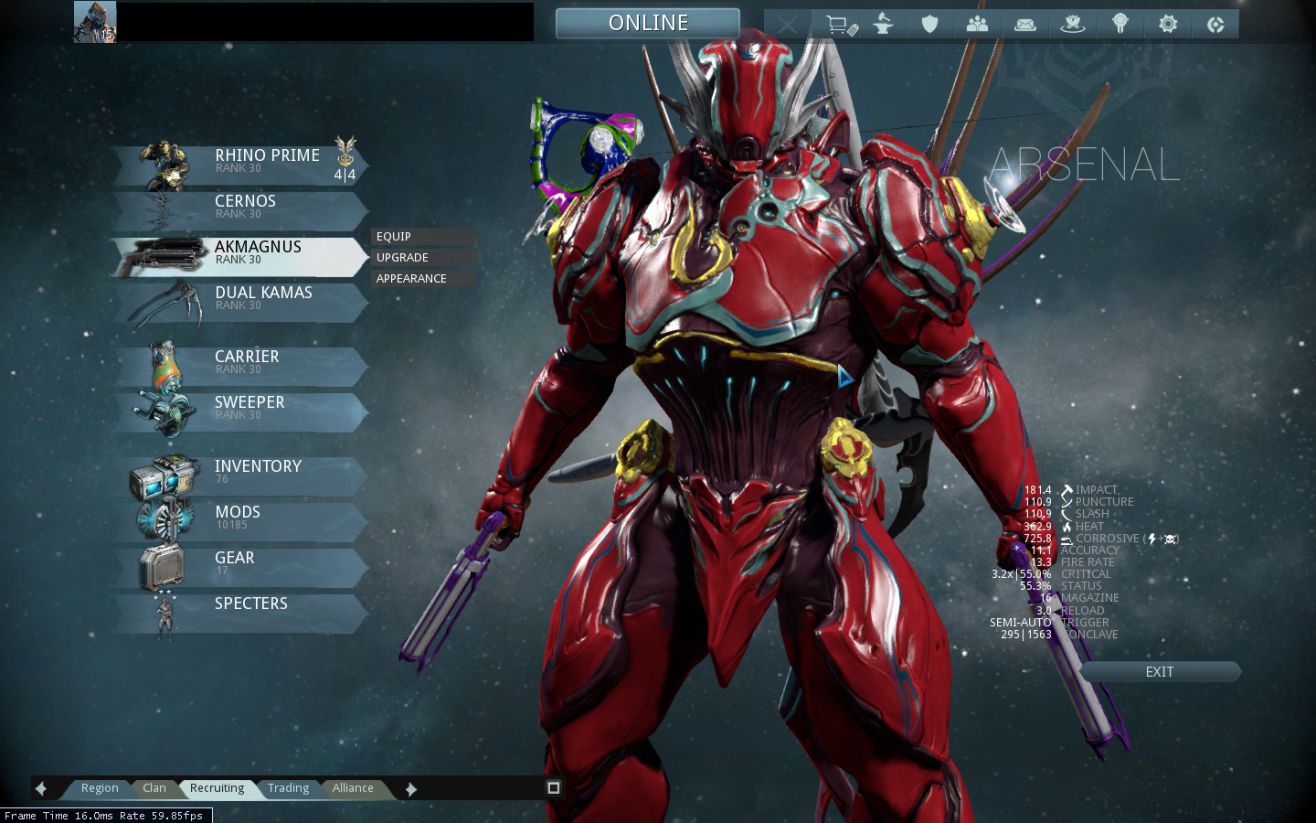Expand the chat window square button

(x=554, y=788)
